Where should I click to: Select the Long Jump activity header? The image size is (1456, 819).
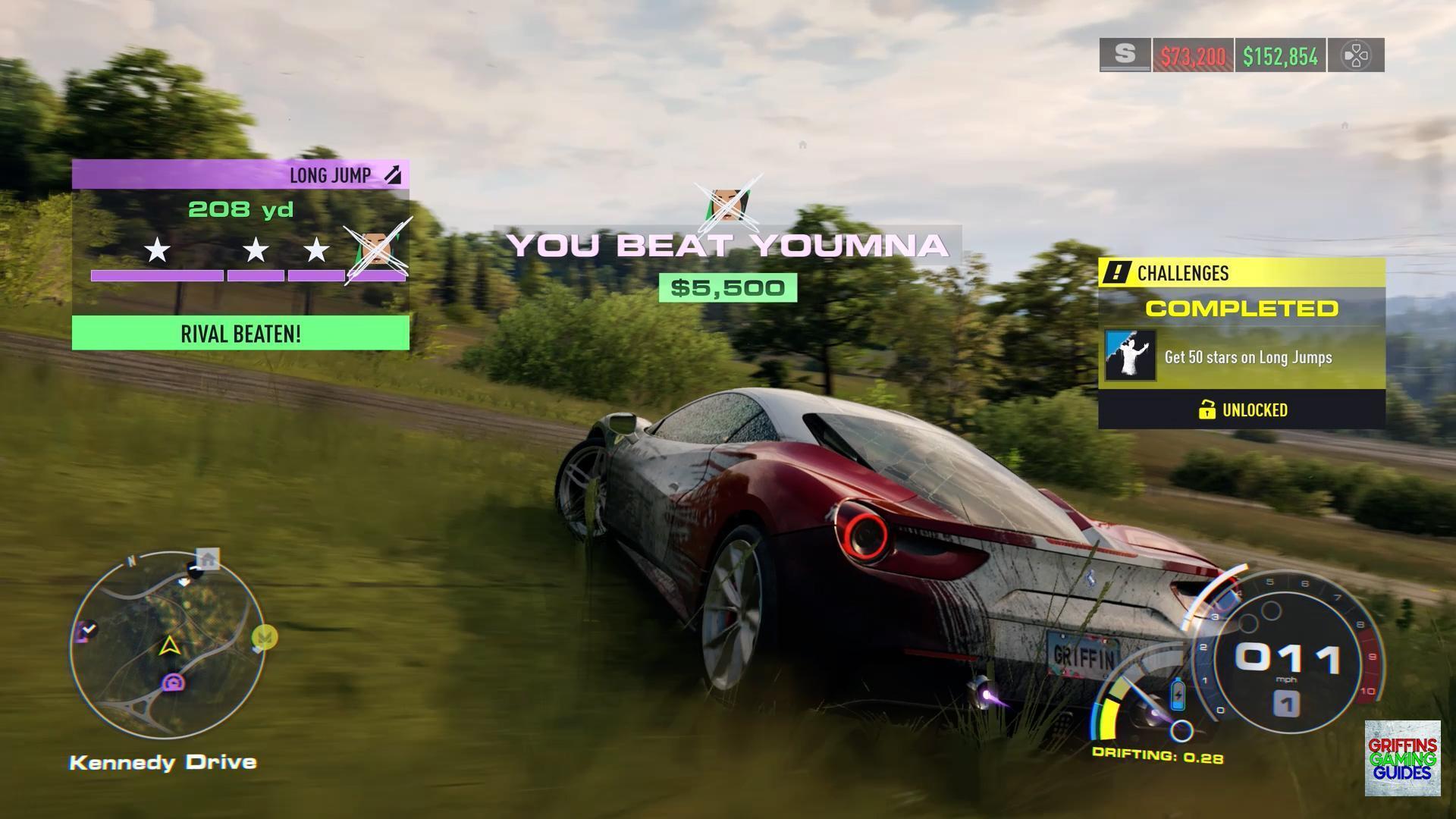[x=240, y=175]
